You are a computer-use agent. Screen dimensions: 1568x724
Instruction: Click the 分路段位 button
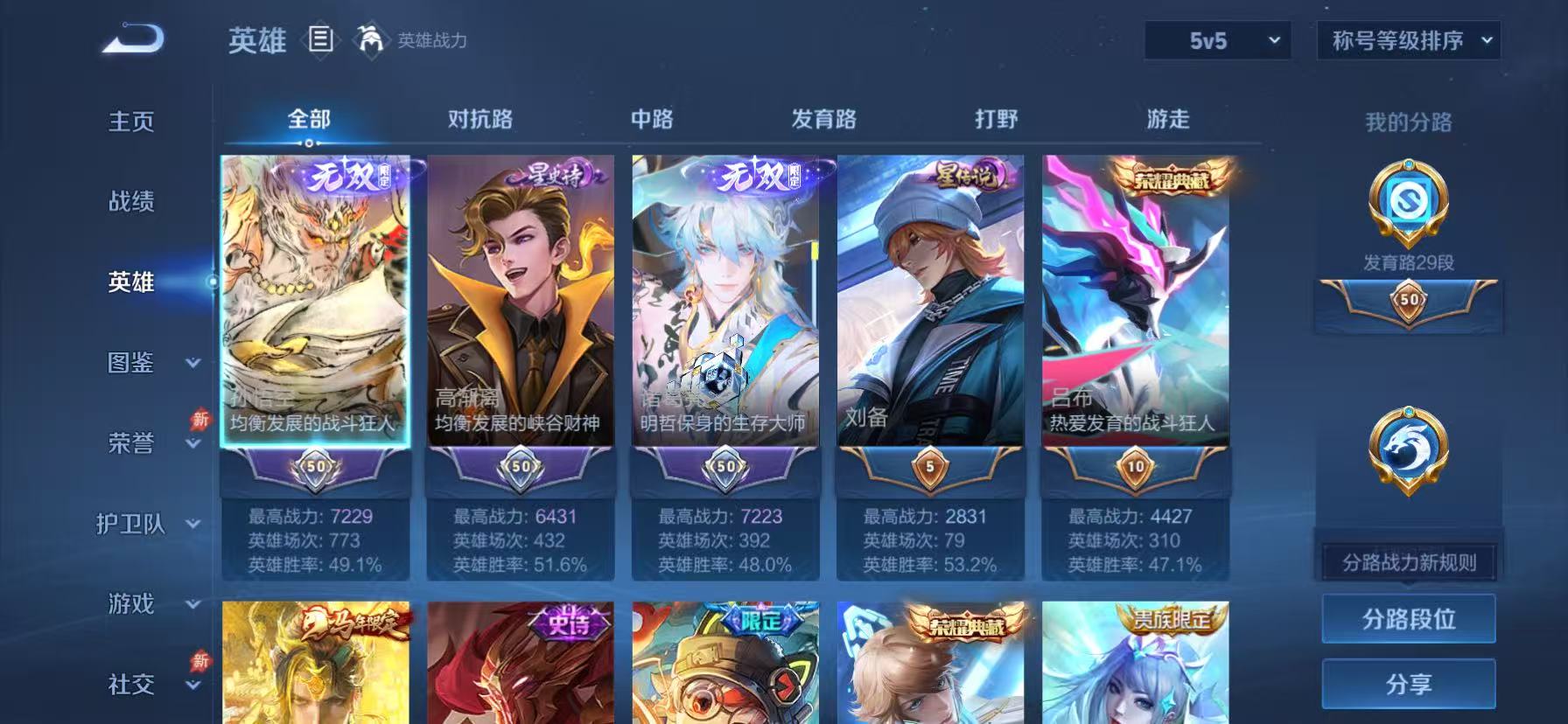point(1409,617)
